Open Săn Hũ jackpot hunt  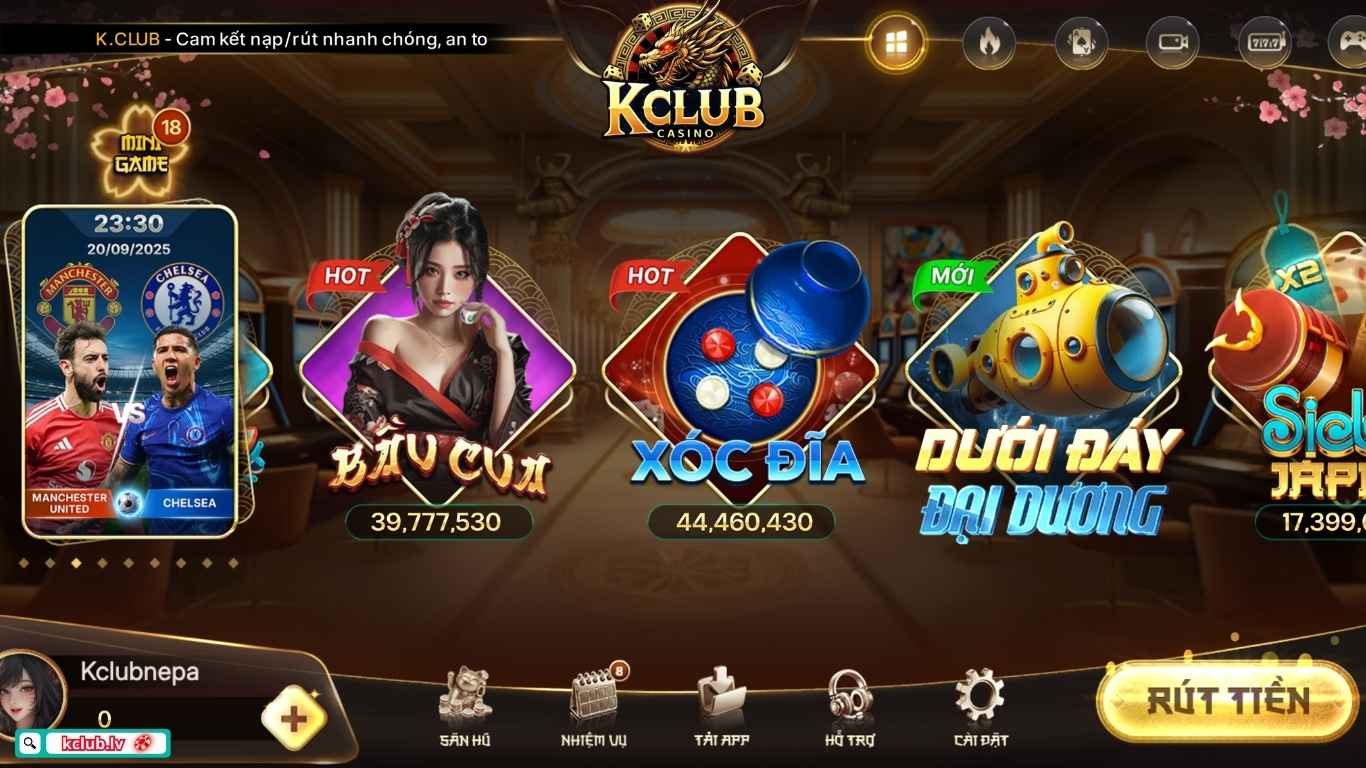pos(466,710)
